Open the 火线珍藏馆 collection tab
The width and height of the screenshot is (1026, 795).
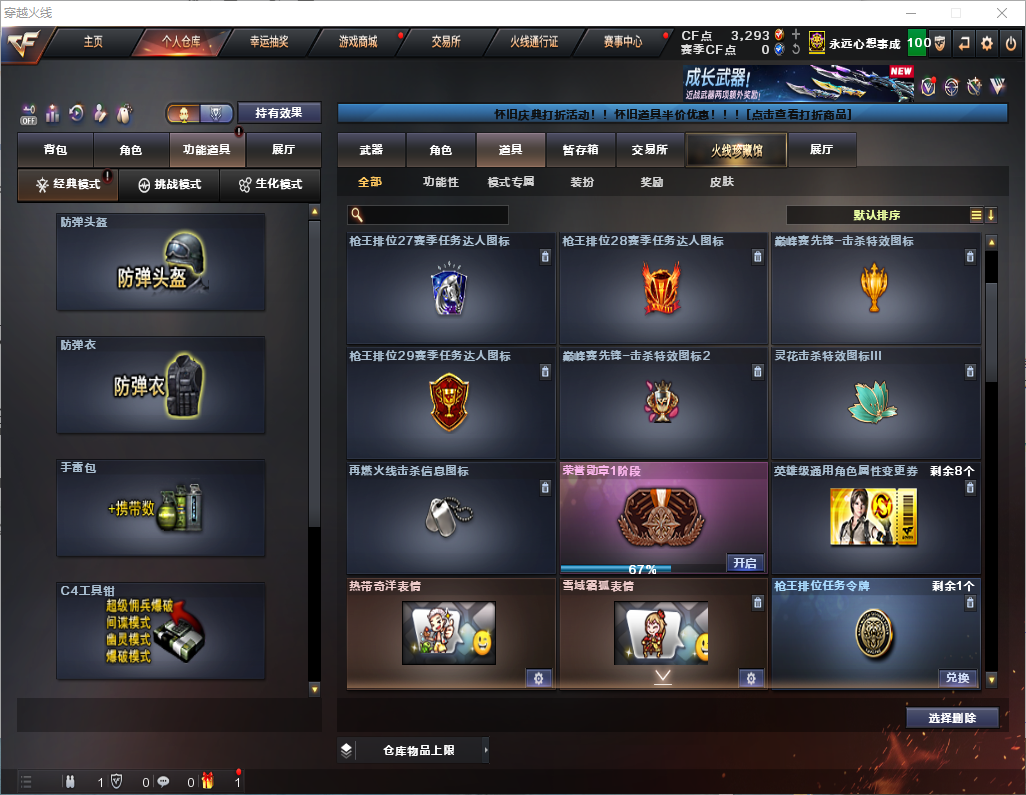(736, 150)
